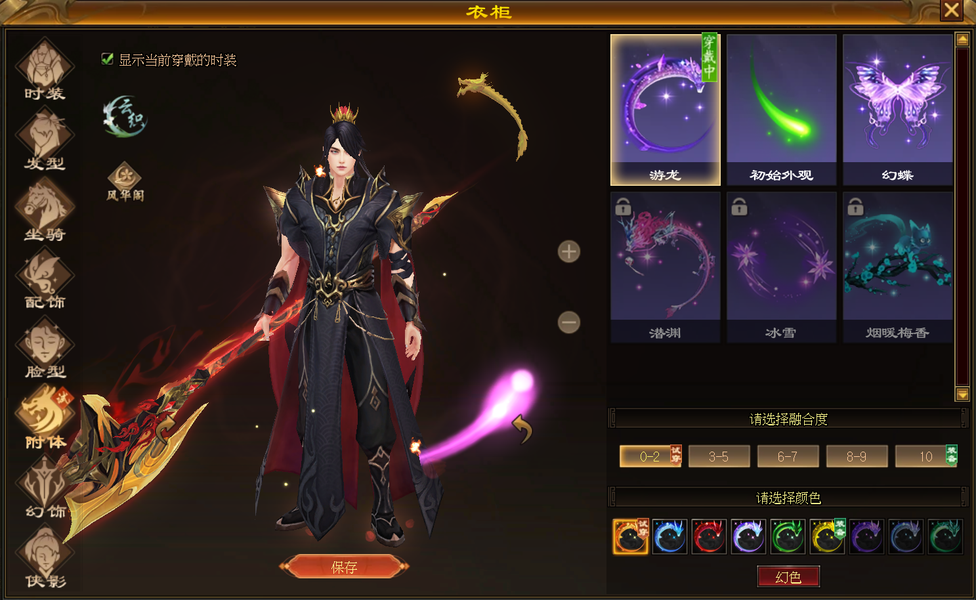
Task: Choose the 3-5 fusion level option
Action: pyautogui.click(x=719, y=457)
